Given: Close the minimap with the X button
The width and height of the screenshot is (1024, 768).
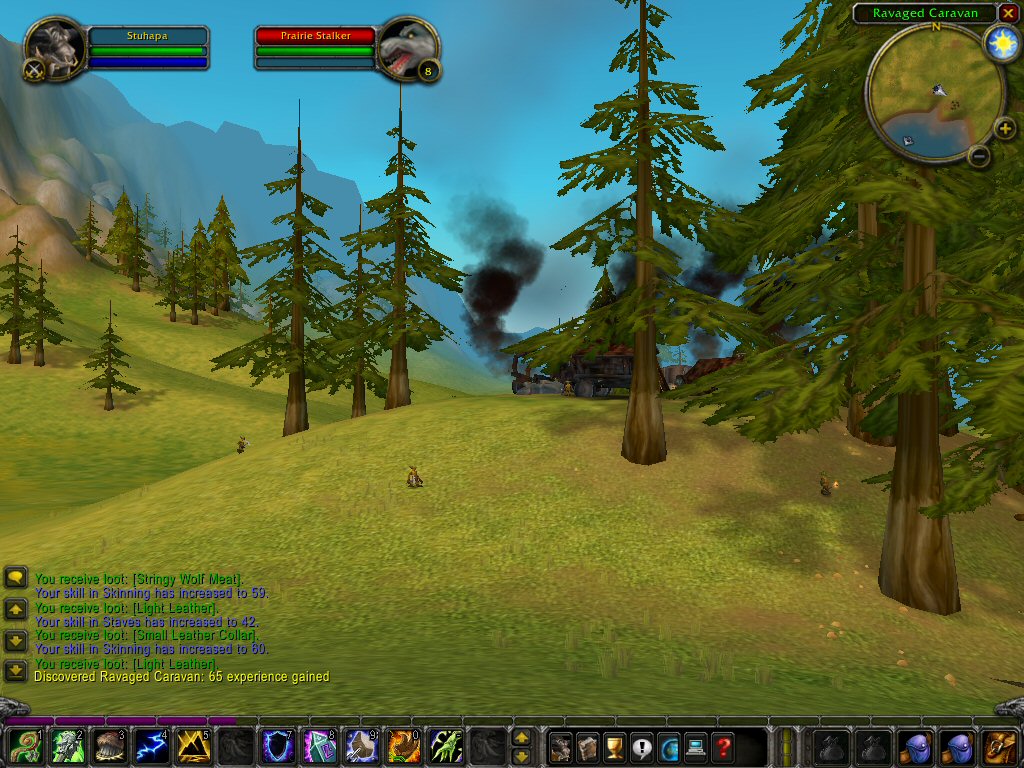Looking at the screenshot, I should click(1007, 13).
